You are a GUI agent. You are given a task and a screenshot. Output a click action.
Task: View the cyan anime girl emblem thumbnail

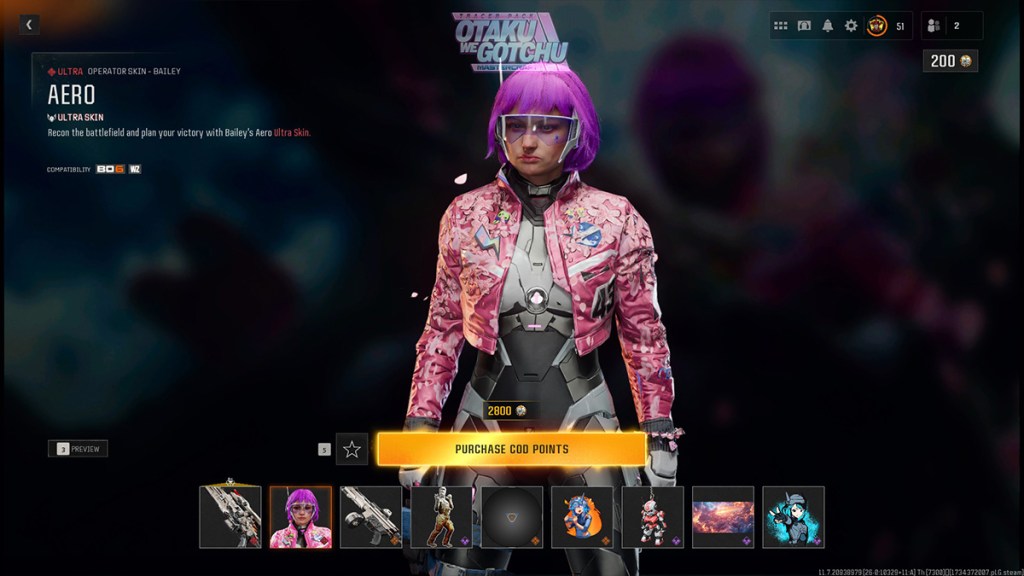[793, 517]
